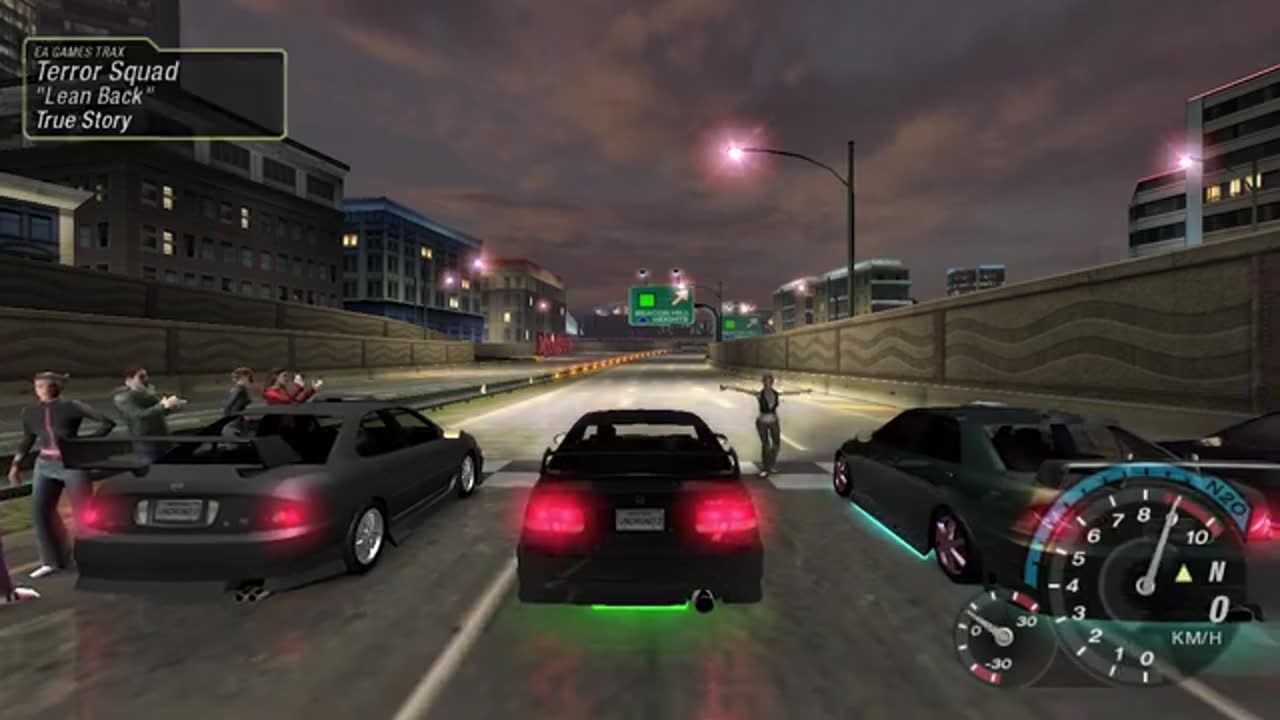The image size is (1280, 720).
Task: Select the KM/H speed readout showing 0
Action: [x=1218, y=607]
